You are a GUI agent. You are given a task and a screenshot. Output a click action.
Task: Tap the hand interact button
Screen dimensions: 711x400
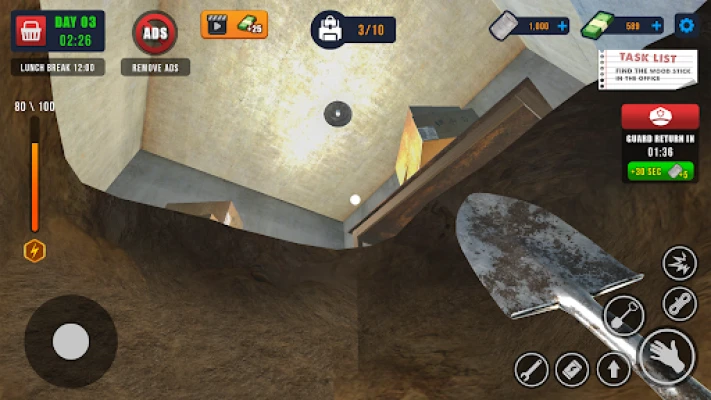[666, 356]
